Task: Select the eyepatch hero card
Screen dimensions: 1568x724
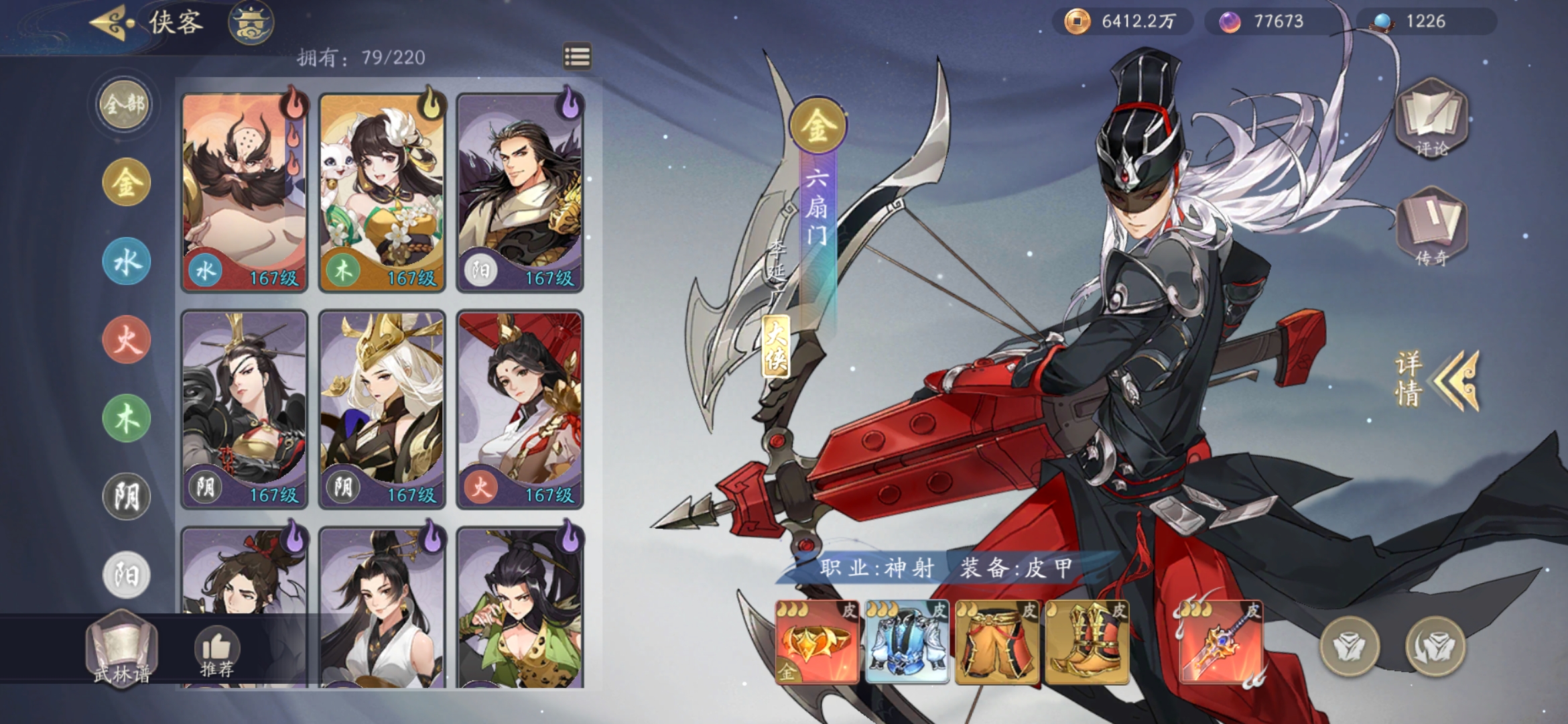Action: point(245,409)
